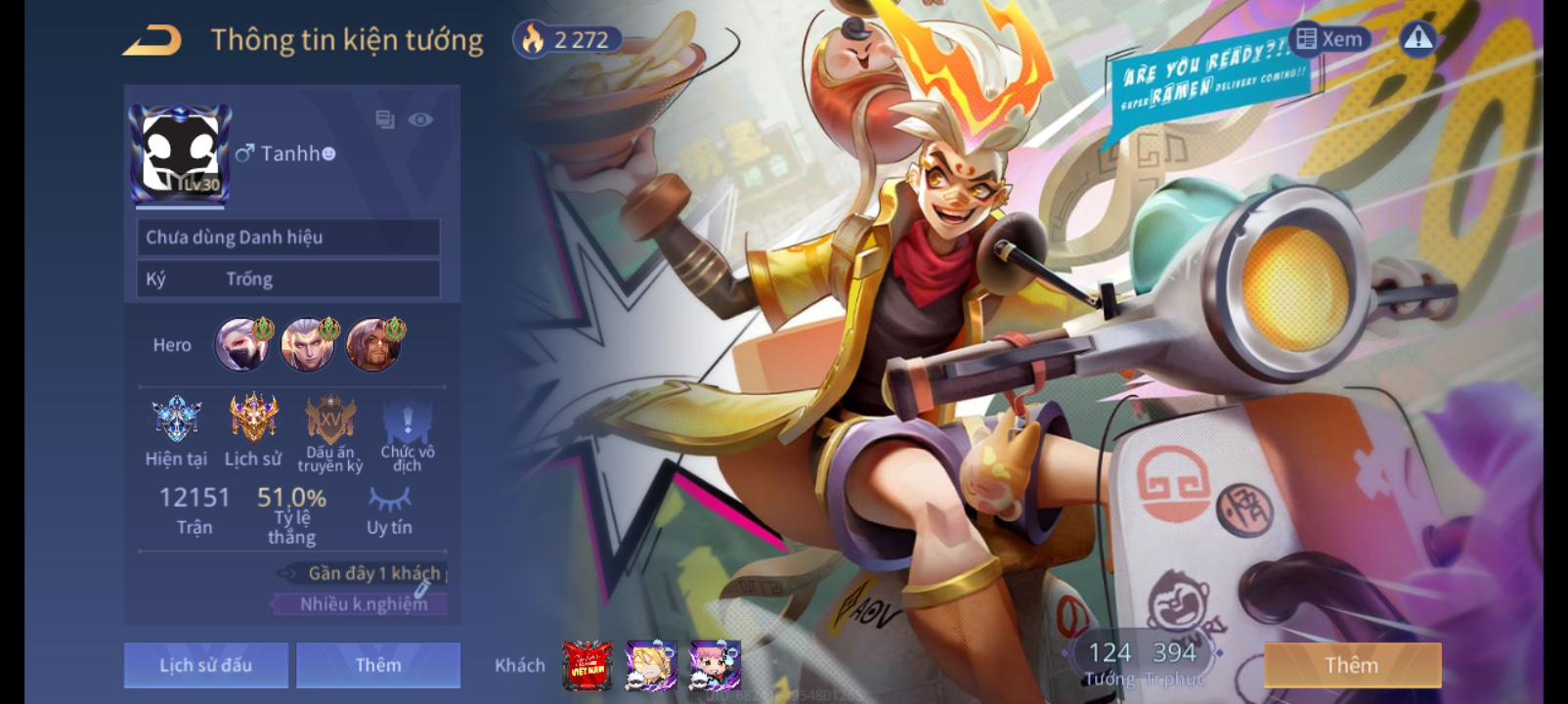Open the Xem view button

point(1329,39)
